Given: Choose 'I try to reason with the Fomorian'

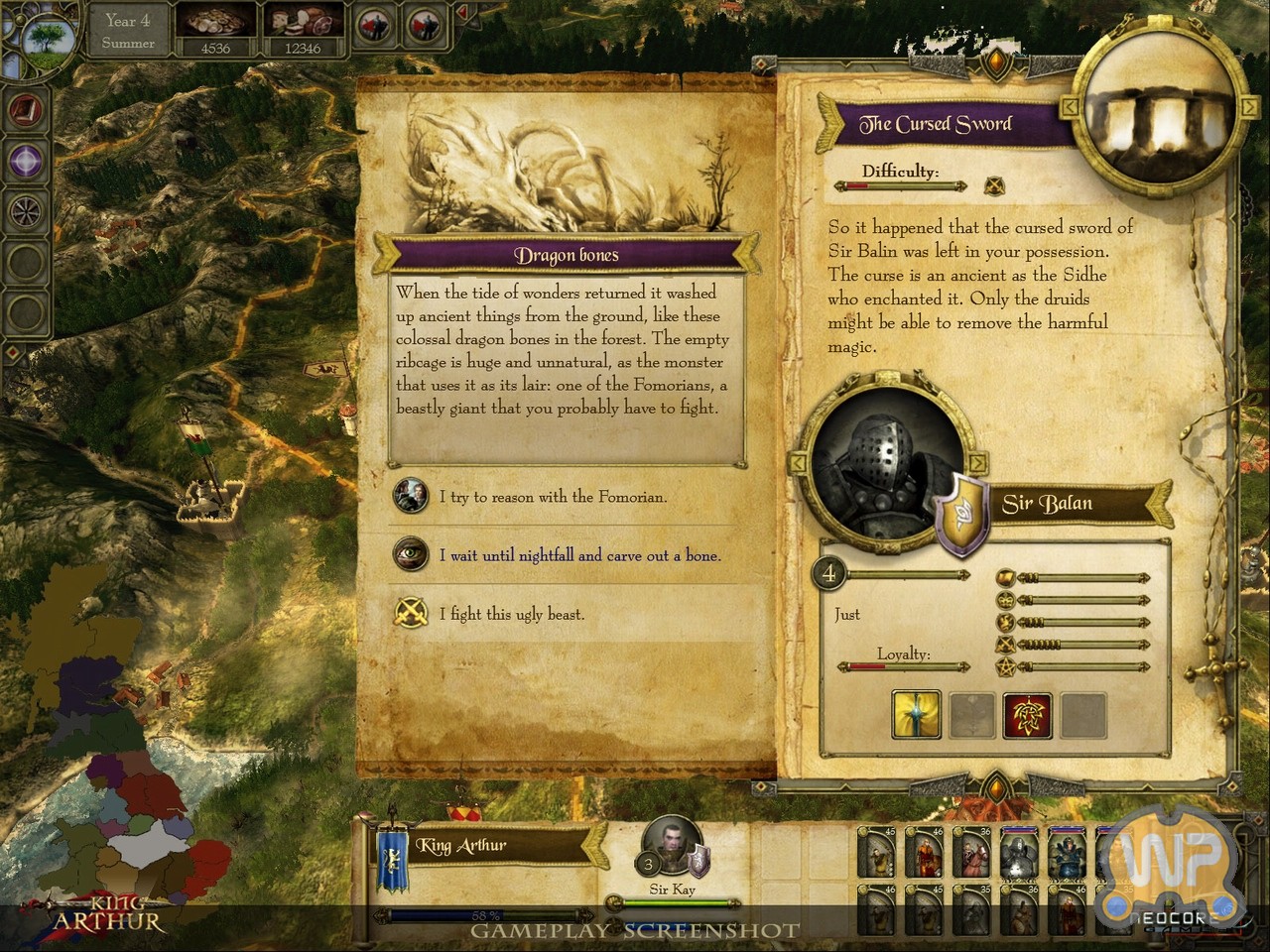Looking at the screenshot, I should click(553, 497).
